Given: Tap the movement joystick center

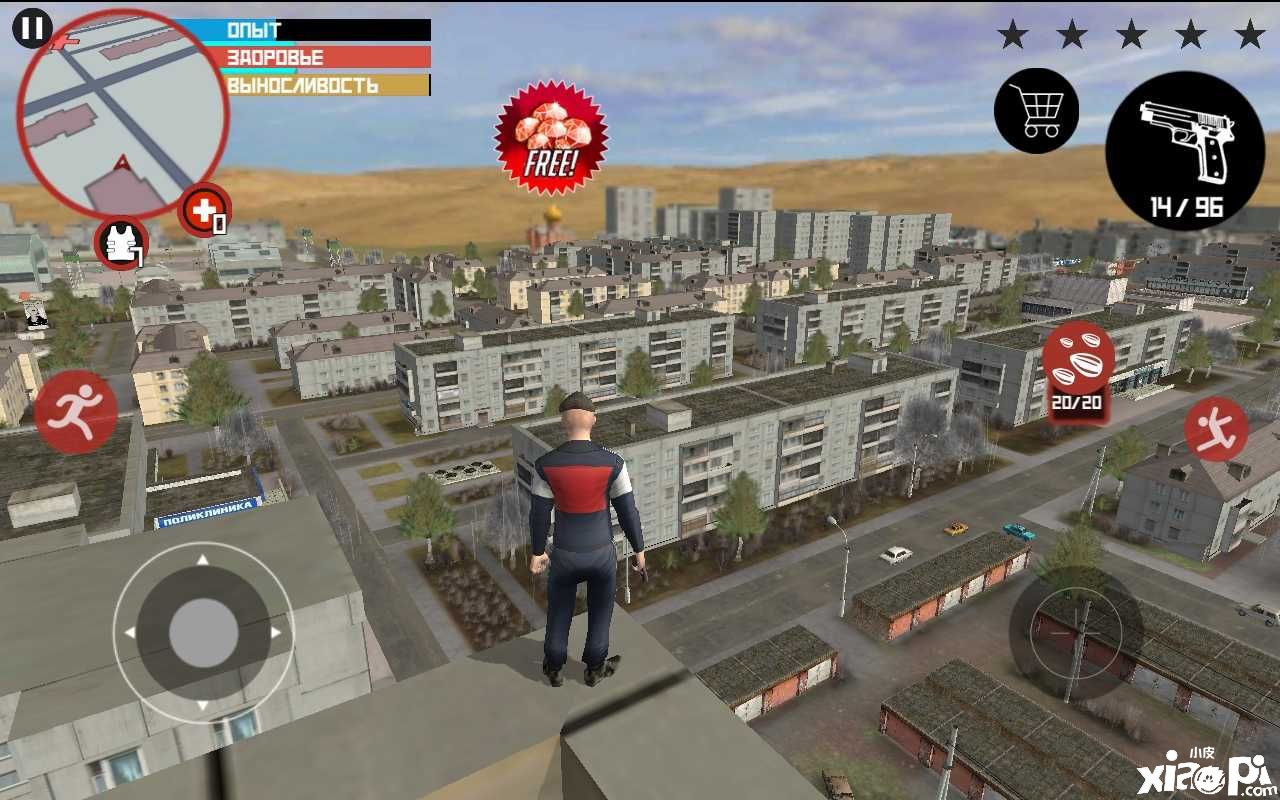Looking at the screenshot, I should coord(203,632).
